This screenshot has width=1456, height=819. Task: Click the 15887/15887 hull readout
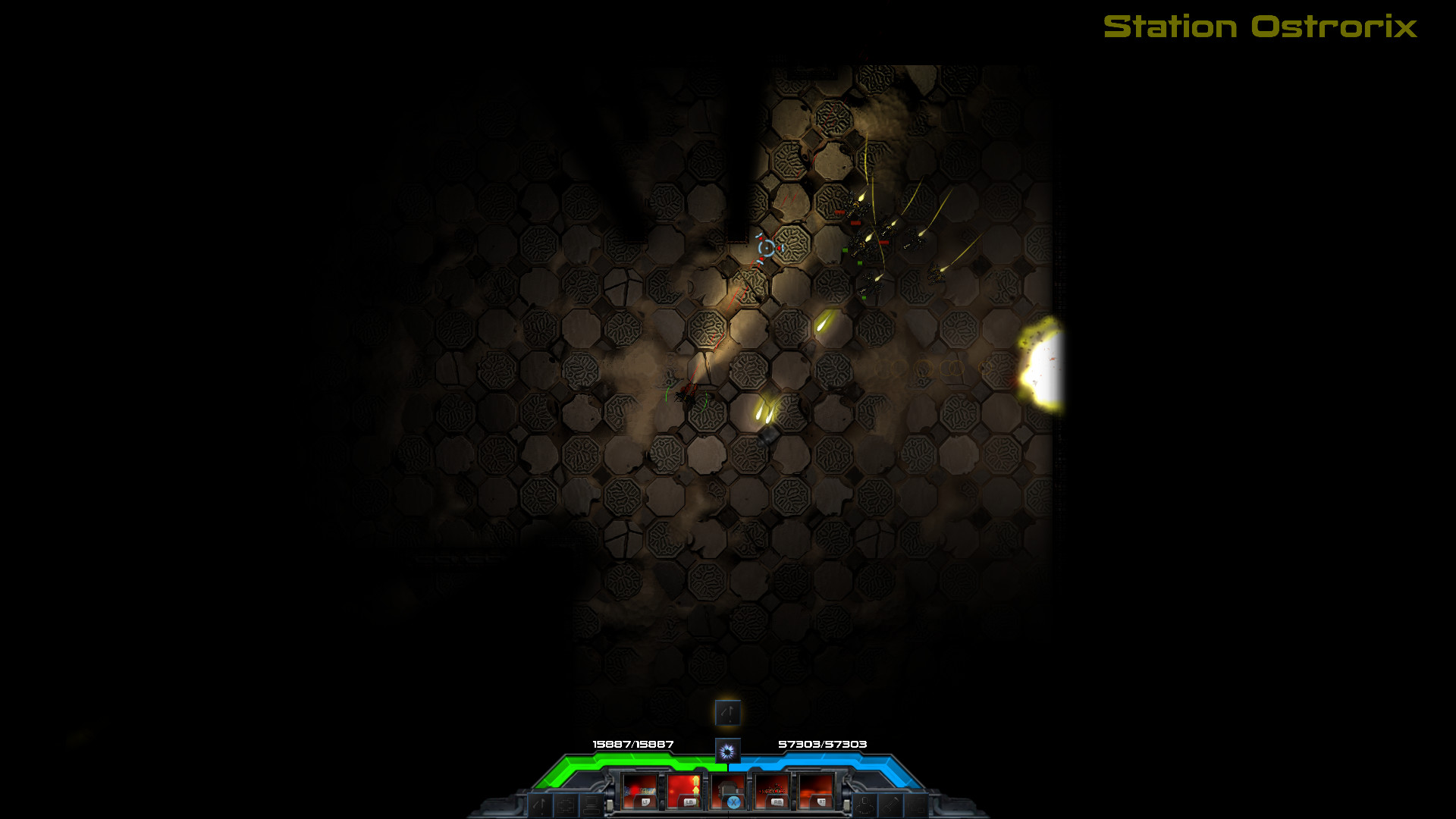[633, 745]
